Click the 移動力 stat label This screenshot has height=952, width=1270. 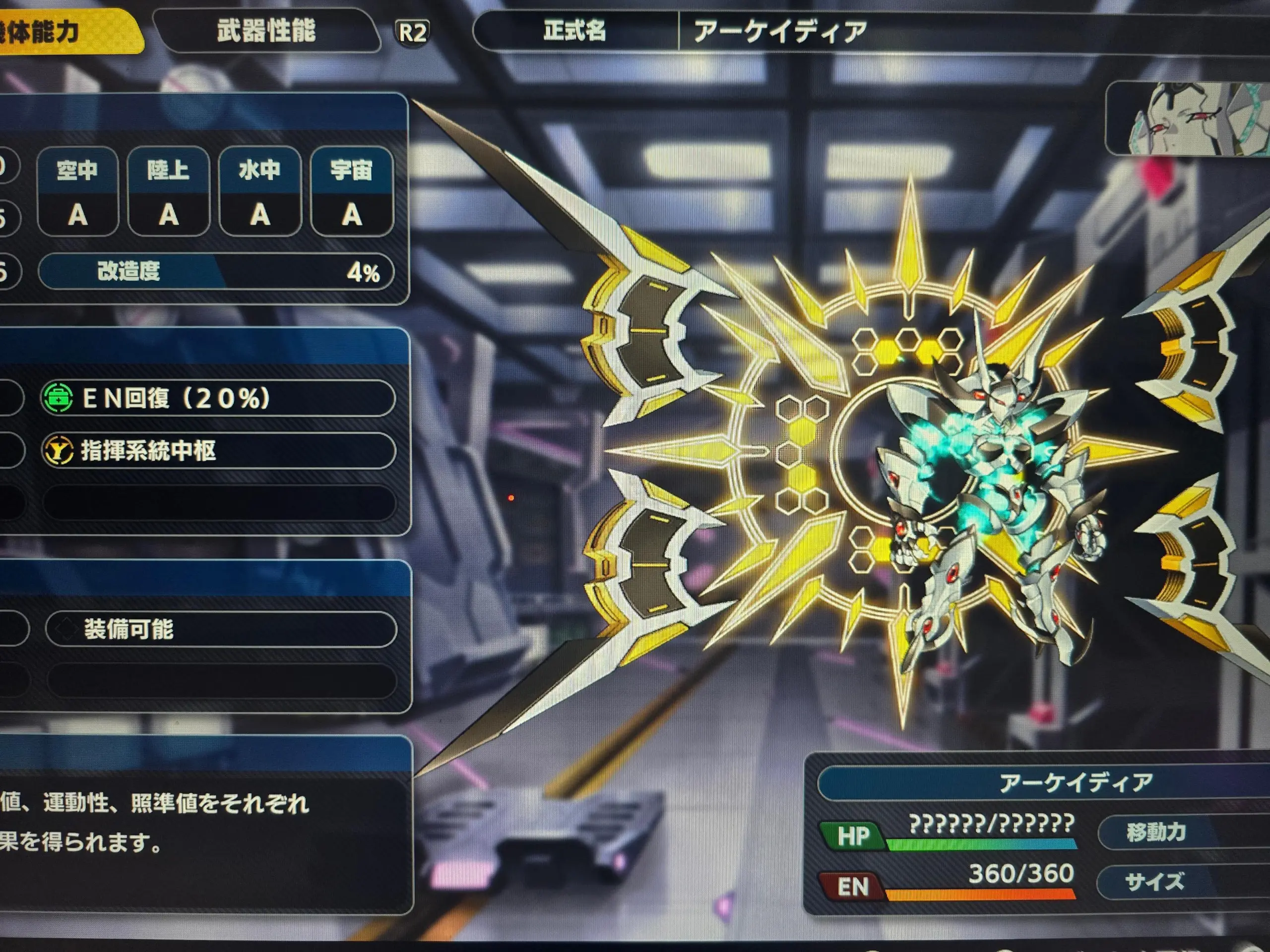[1171, 832]
